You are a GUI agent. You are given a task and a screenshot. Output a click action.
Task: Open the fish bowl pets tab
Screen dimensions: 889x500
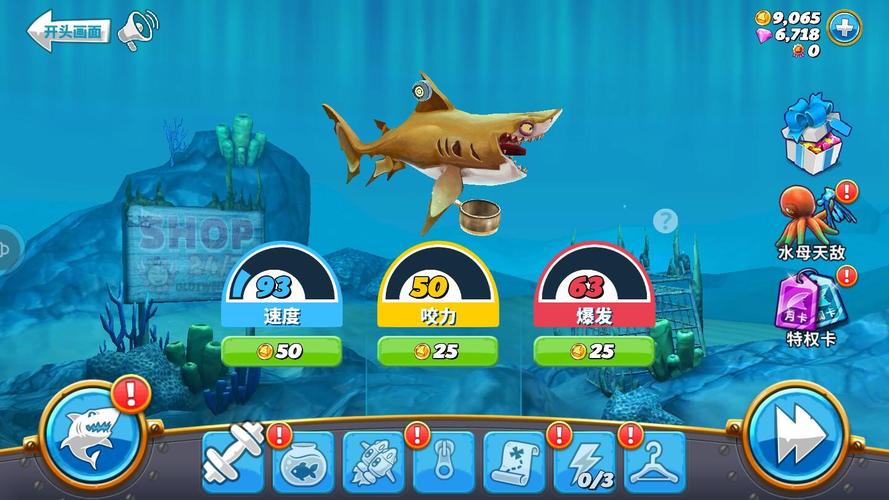[303, 462]
